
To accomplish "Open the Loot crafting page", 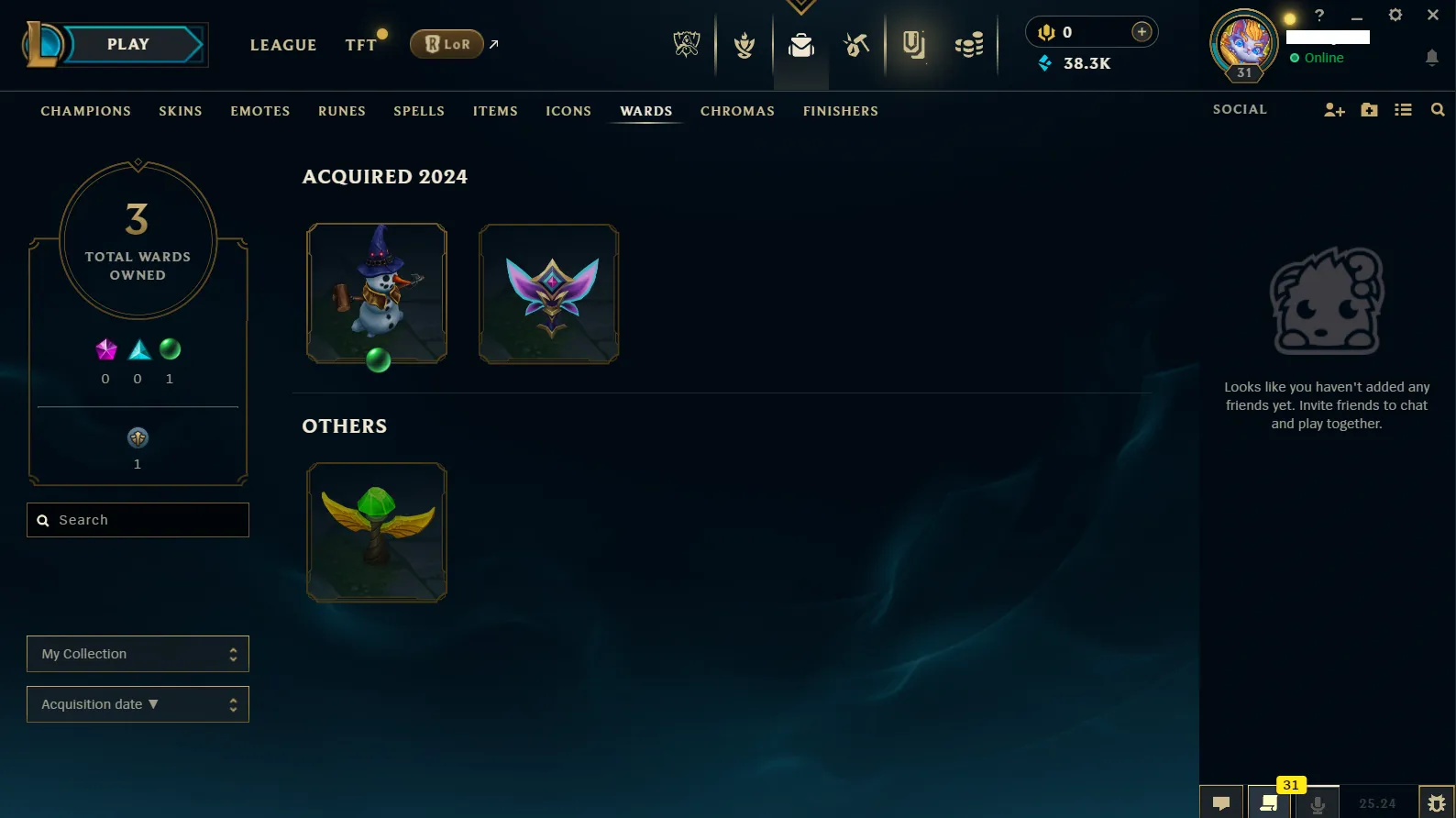I will [855, 44].
